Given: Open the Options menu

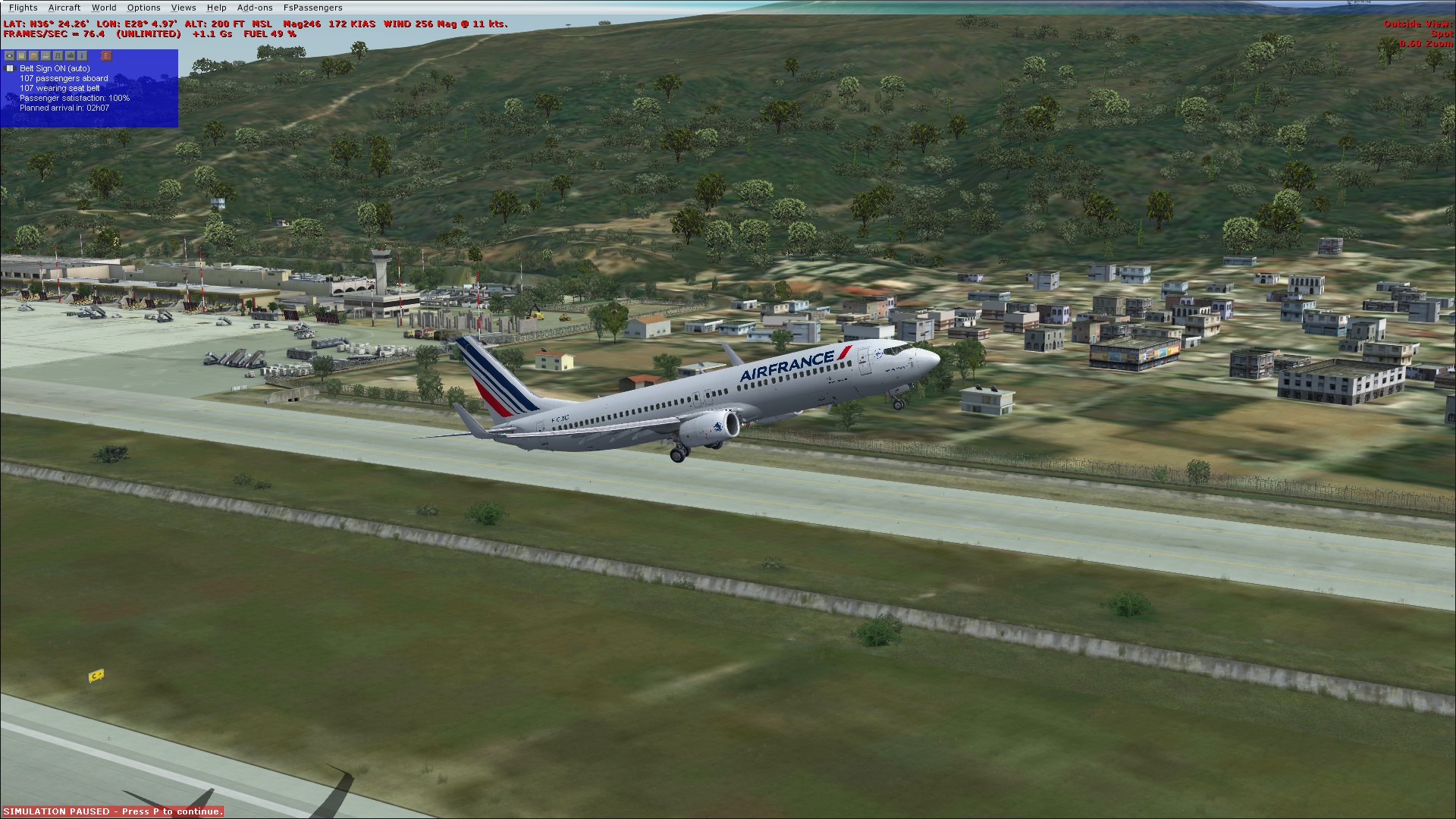Looking at the screenshot, I should pos(143,8).
